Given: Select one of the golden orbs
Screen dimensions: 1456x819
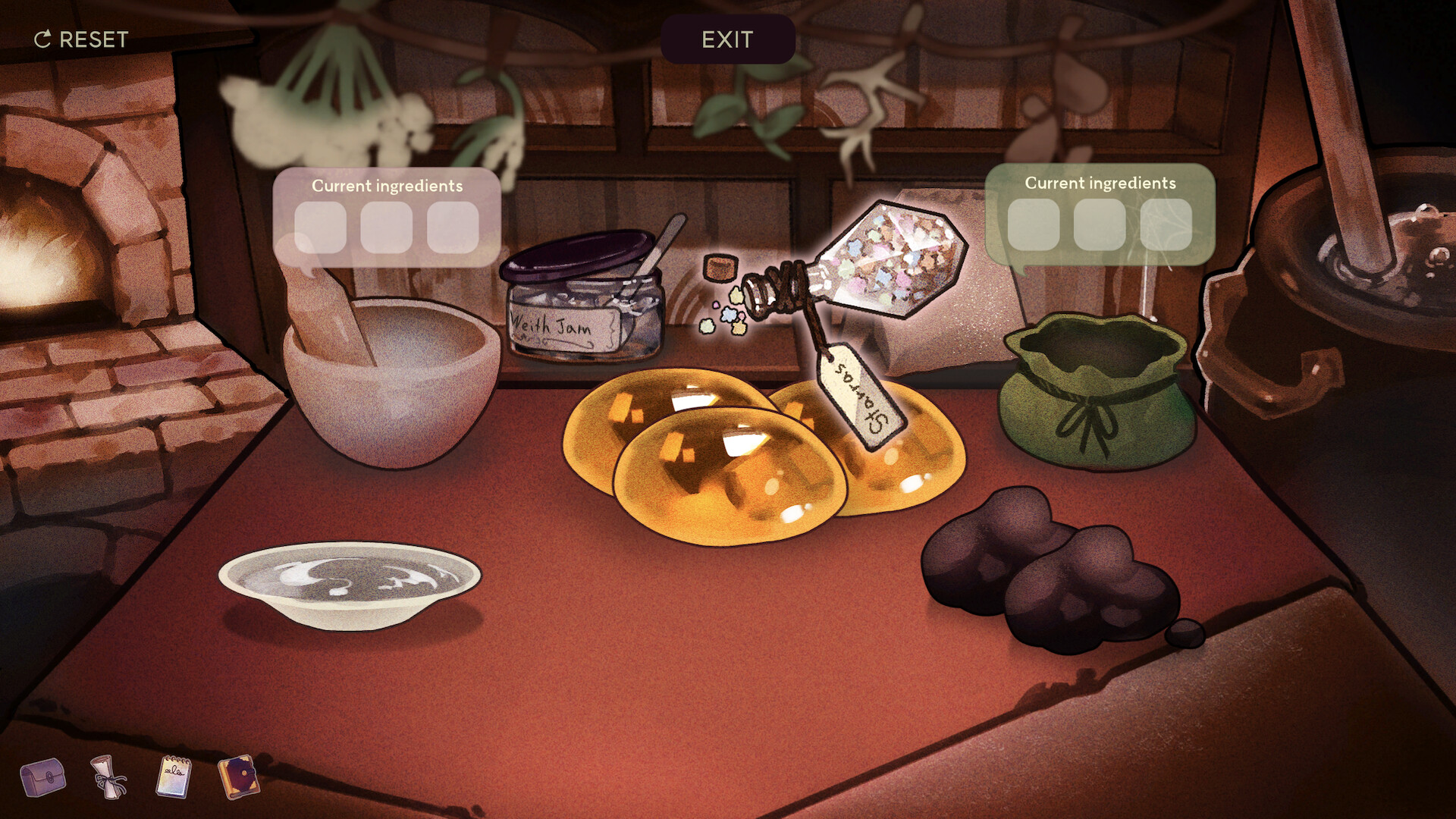Looking at the screenshot, I should pyautogui.click(x=728, y=478).
